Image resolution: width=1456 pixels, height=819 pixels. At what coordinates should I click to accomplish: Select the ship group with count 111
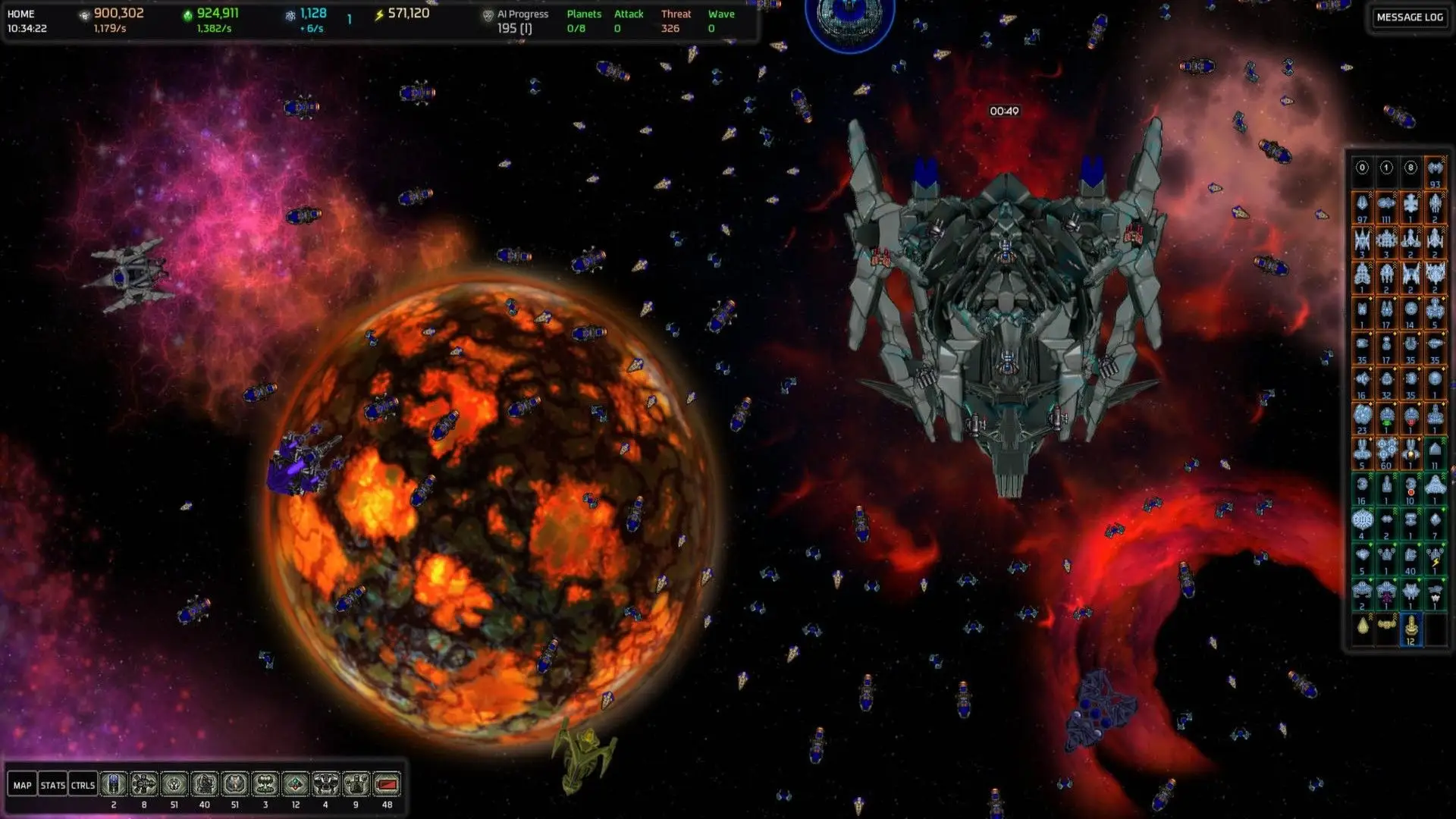[x=1386, y=205]
